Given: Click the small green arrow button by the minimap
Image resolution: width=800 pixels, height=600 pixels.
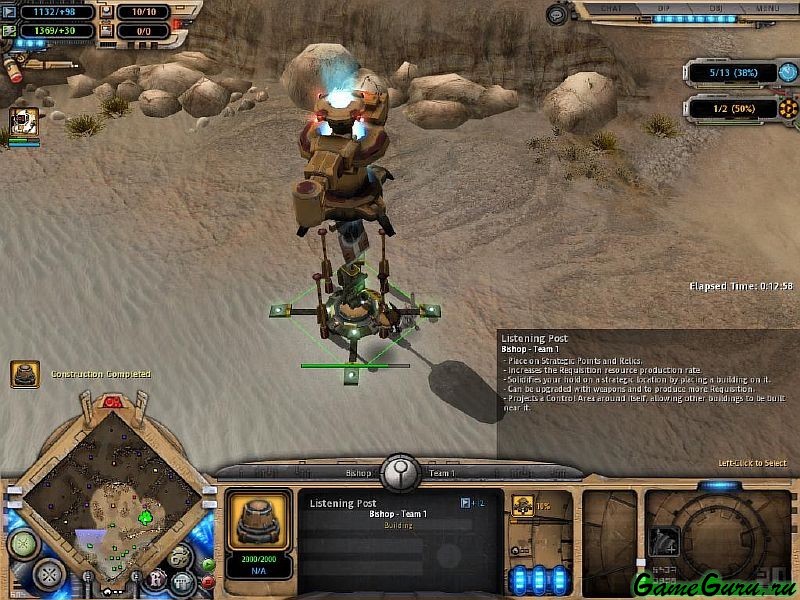Looking at the screenshot, I should tap(207, 565).
